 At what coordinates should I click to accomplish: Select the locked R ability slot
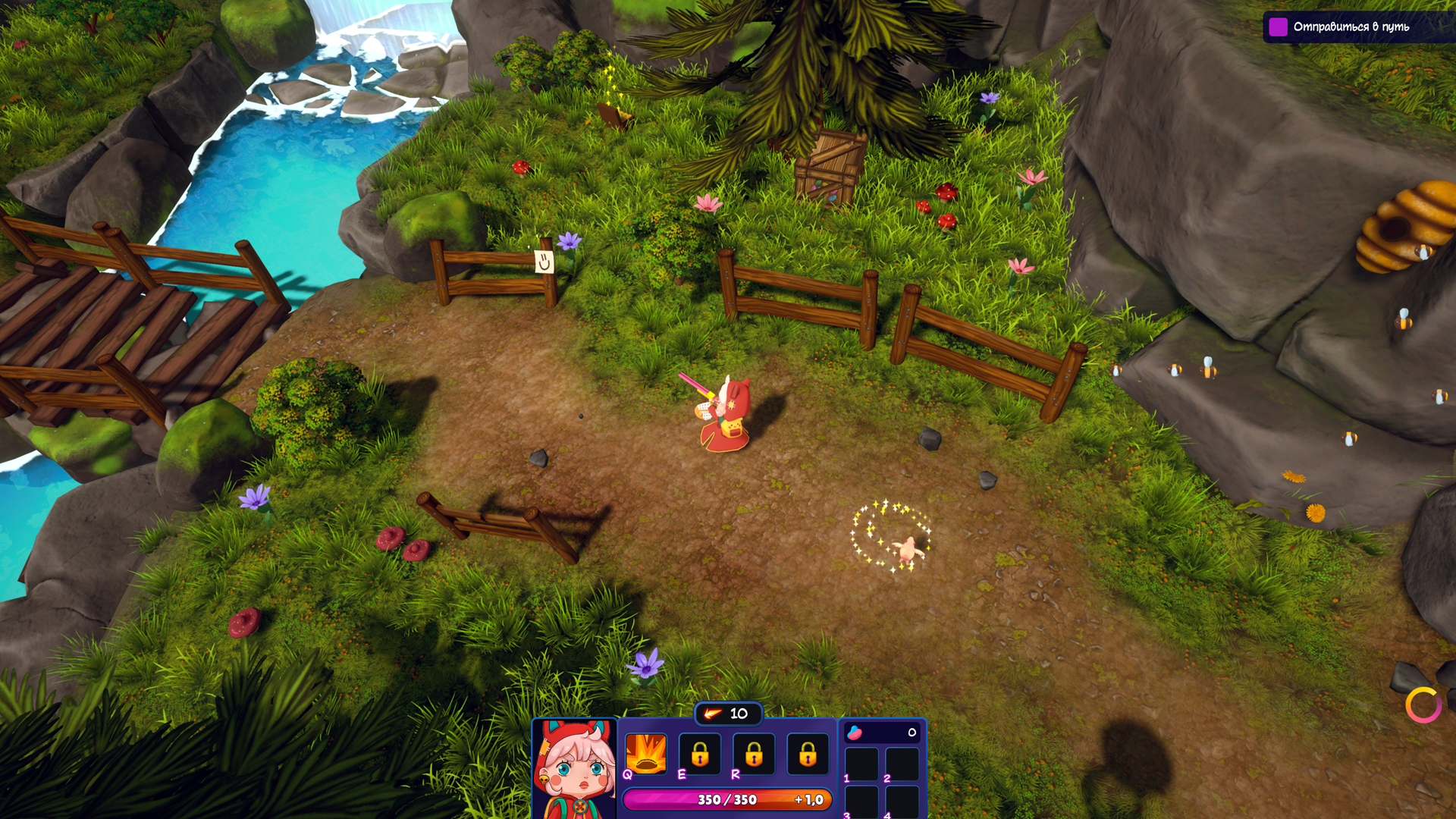tap(754, 754)
